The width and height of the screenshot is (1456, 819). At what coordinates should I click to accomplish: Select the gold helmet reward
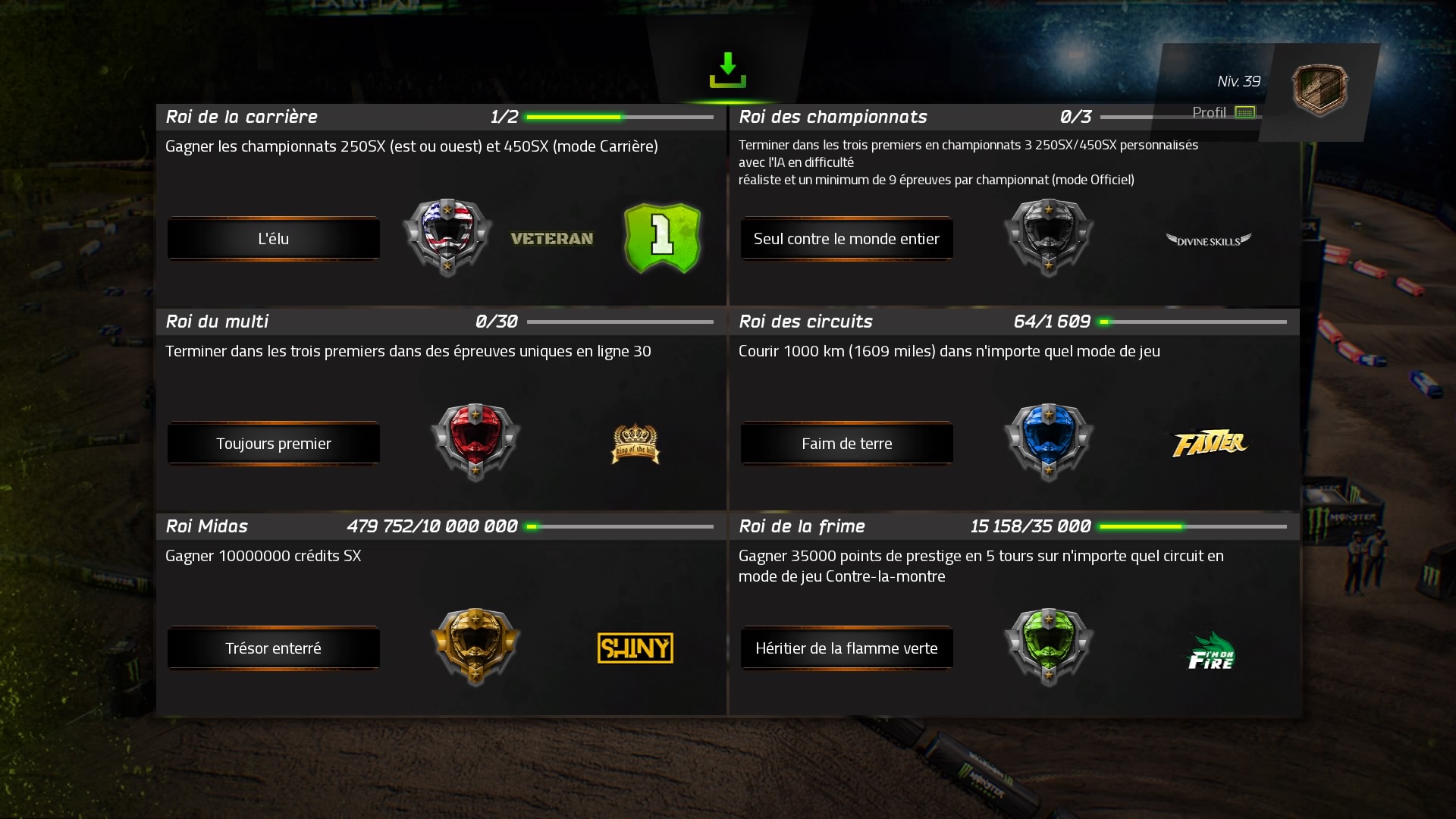[x=475, y=646]
